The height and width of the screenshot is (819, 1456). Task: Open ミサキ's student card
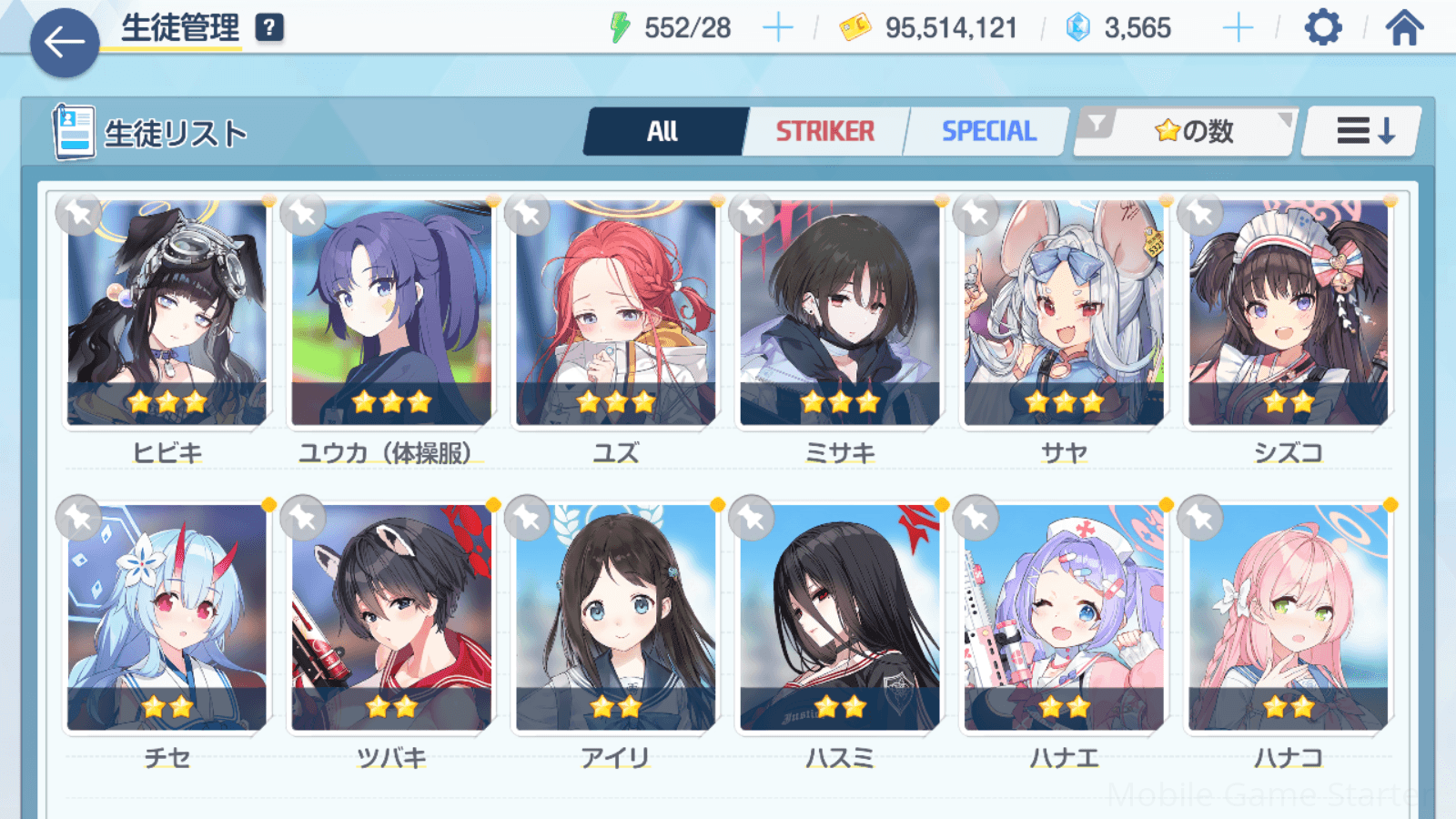(840, 314)
